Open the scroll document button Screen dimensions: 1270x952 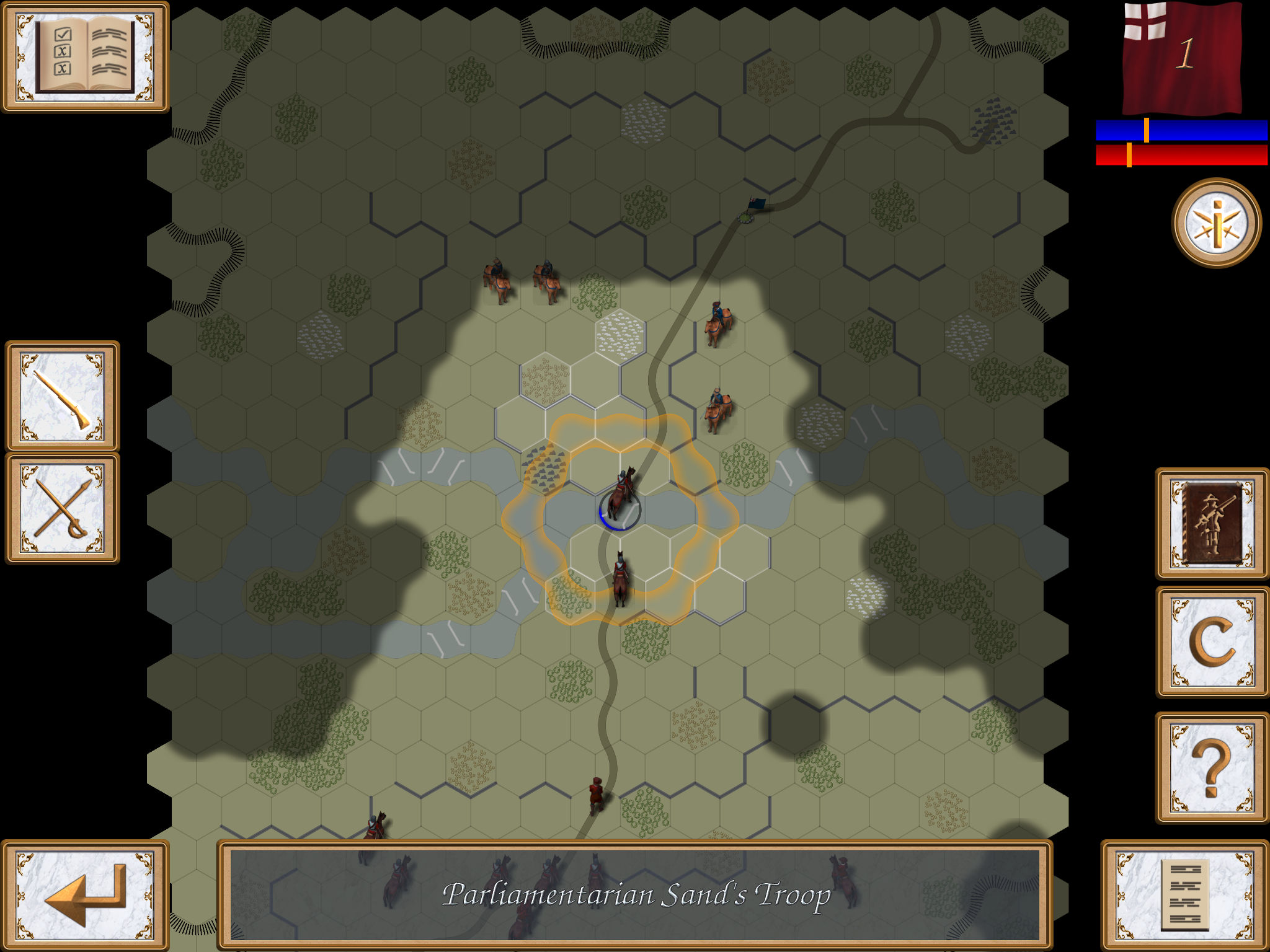click(x=1184, y=895)
